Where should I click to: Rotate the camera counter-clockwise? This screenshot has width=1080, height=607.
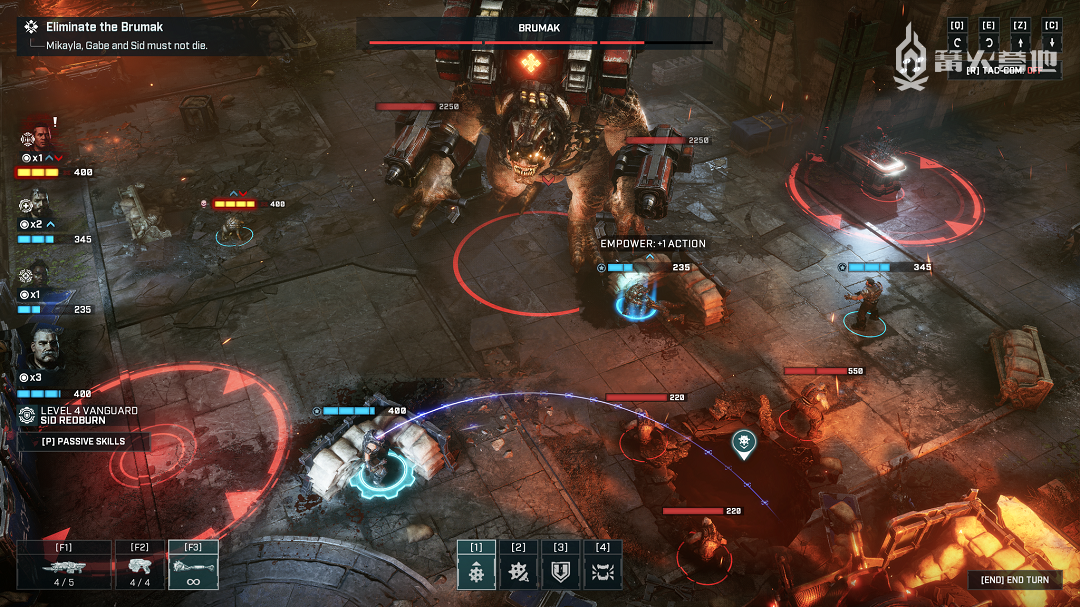point(957,44)
